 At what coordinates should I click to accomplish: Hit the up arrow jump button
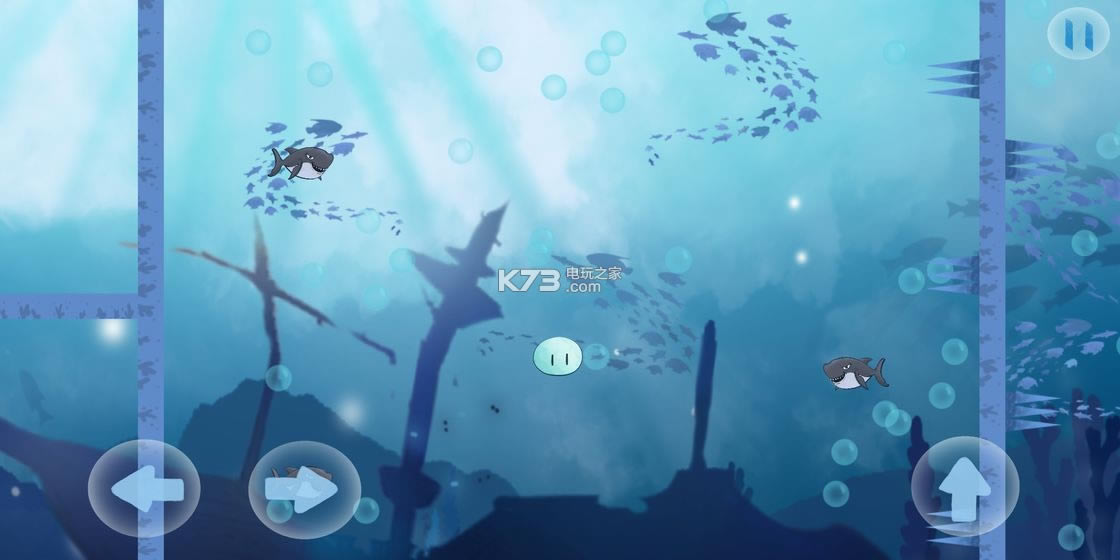click(964, 487)
